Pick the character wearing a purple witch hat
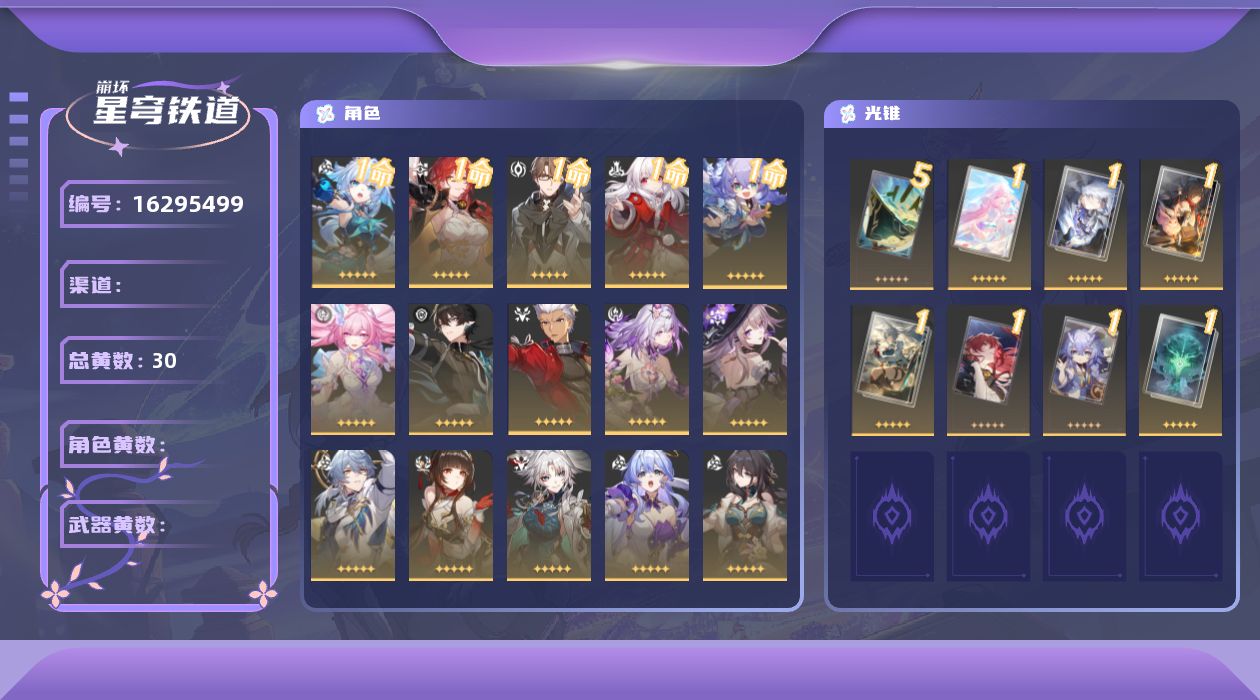This screenshot has height=700, width=1260. (745, 369)
